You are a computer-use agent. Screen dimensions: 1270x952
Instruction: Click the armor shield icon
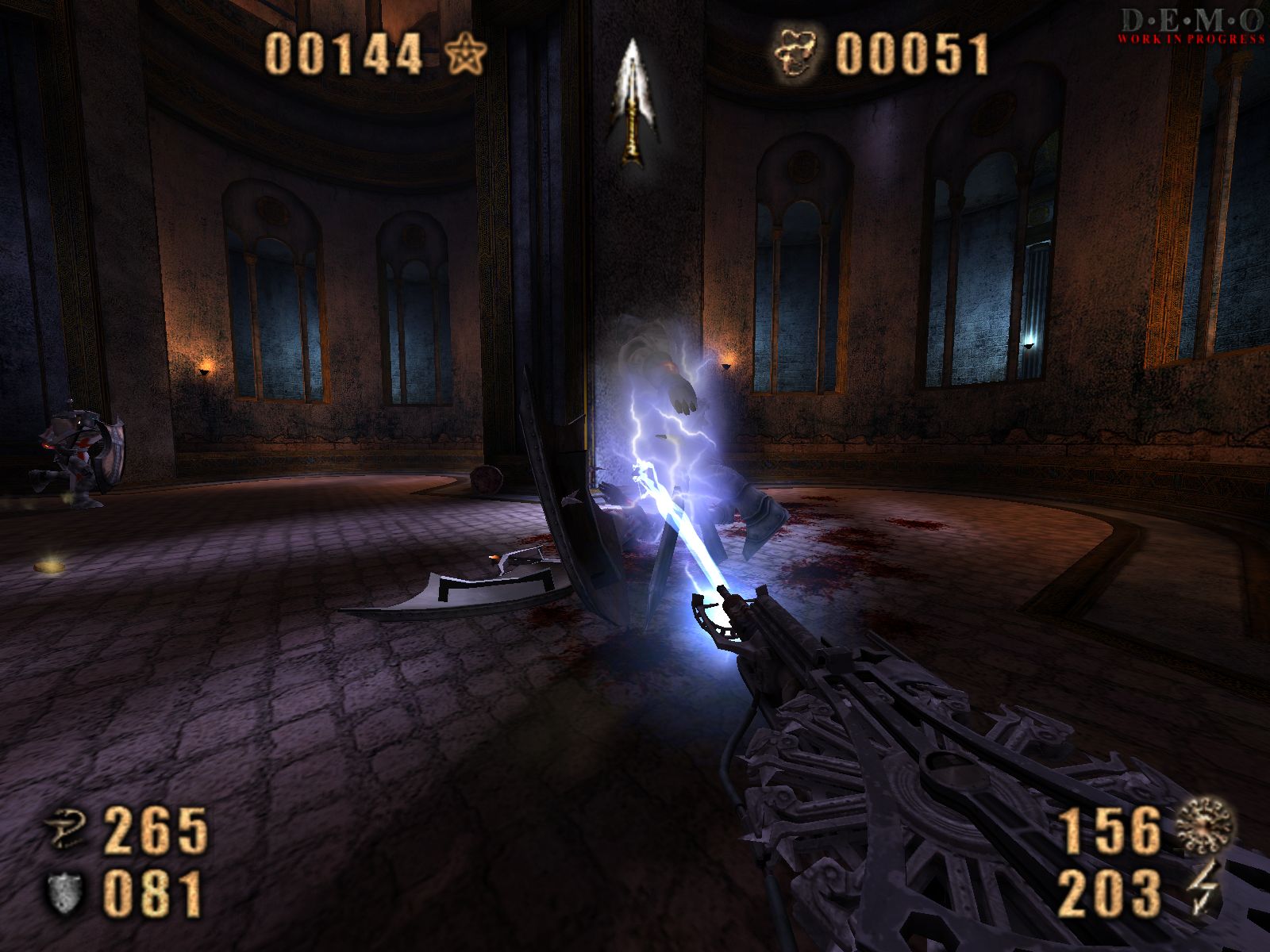coord(65,892)
